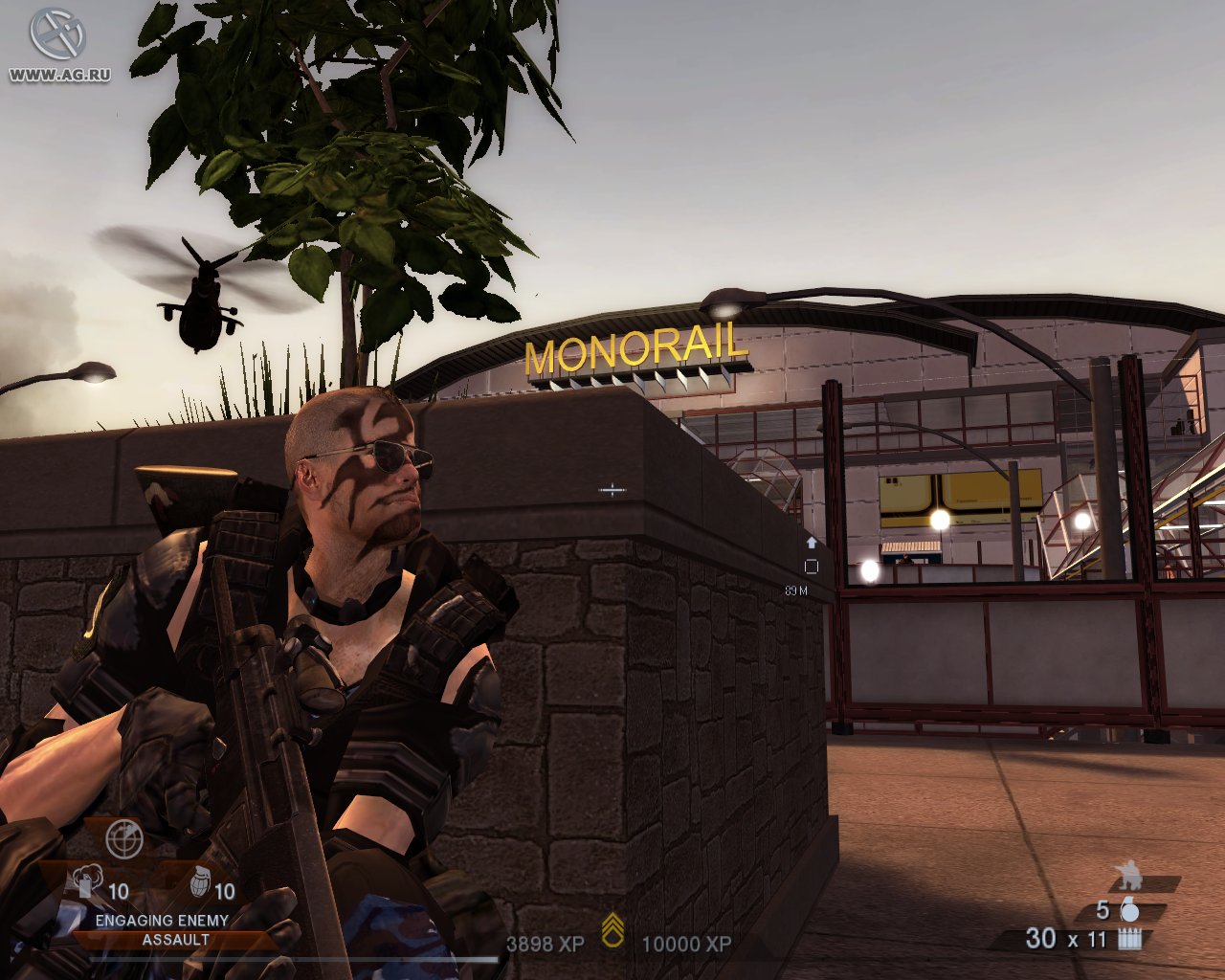Expand the waypoint distance readout
Image resolution: width=1225 pixels, height=980 pixels.
pyautogui.click(x=795, y=591)
